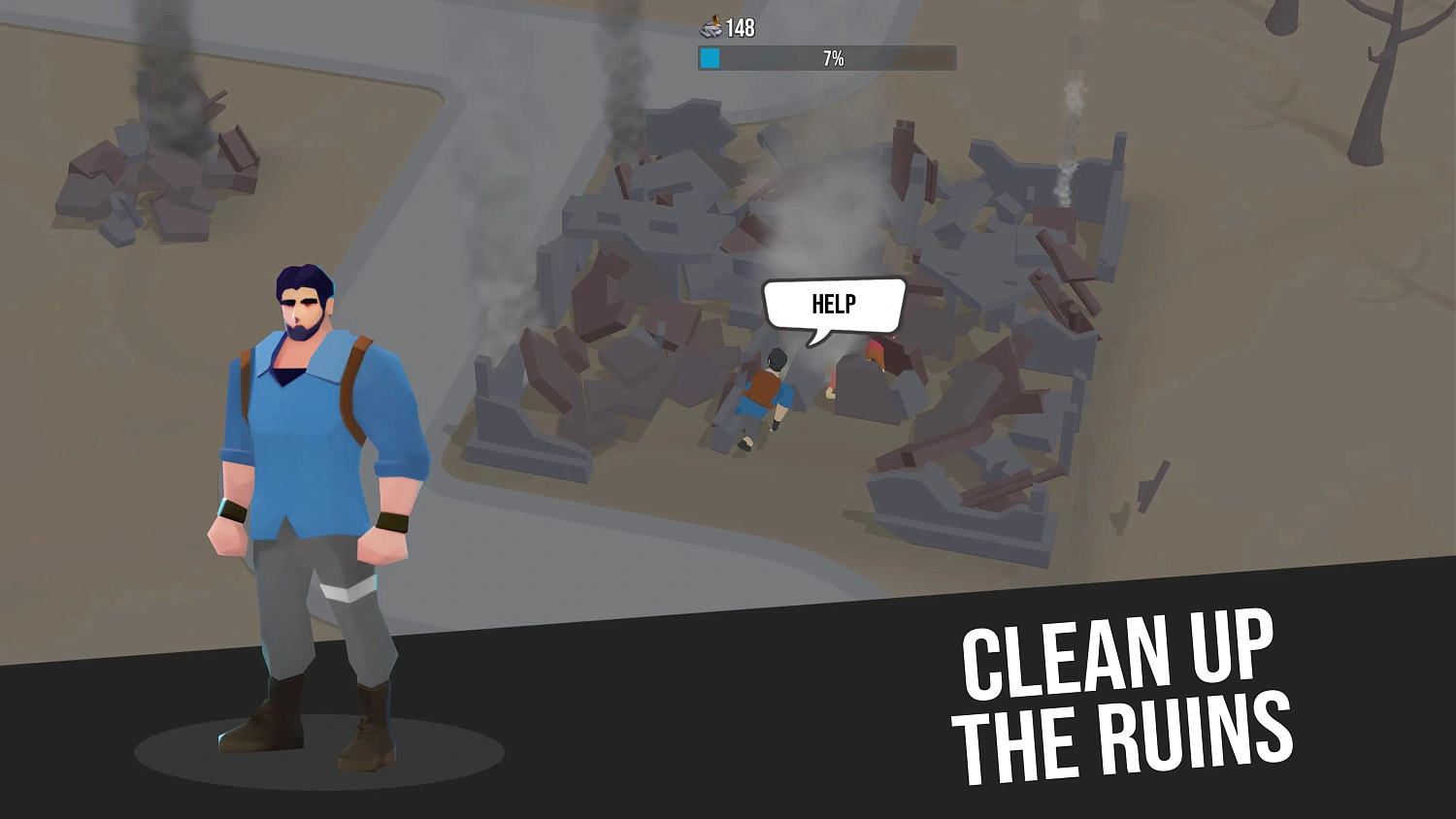Select the HELP speech bubble
This screenshot has width=1456, height=819.
tap(833, 303)
